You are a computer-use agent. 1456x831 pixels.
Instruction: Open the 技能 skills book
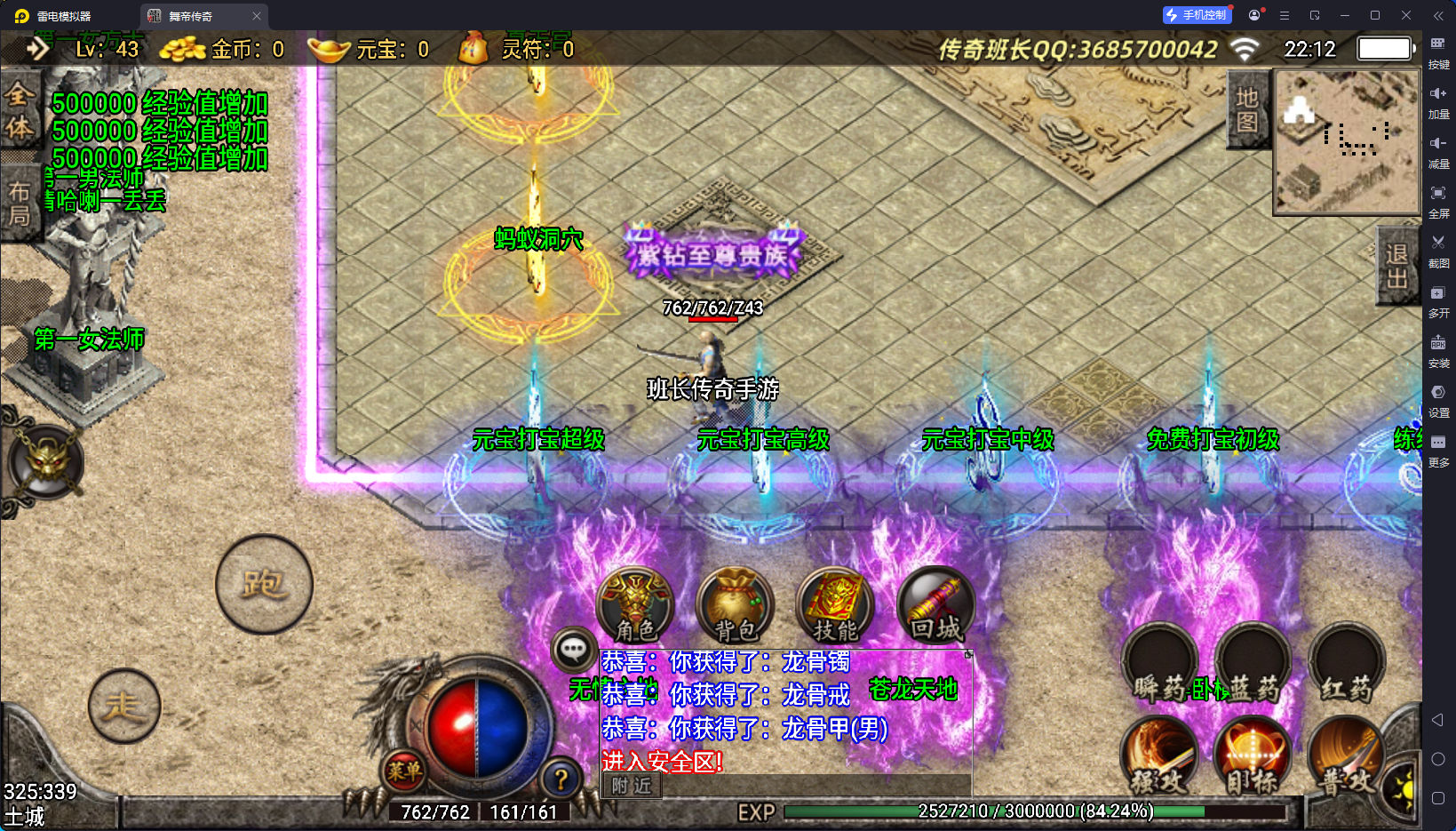pos(835,605)
